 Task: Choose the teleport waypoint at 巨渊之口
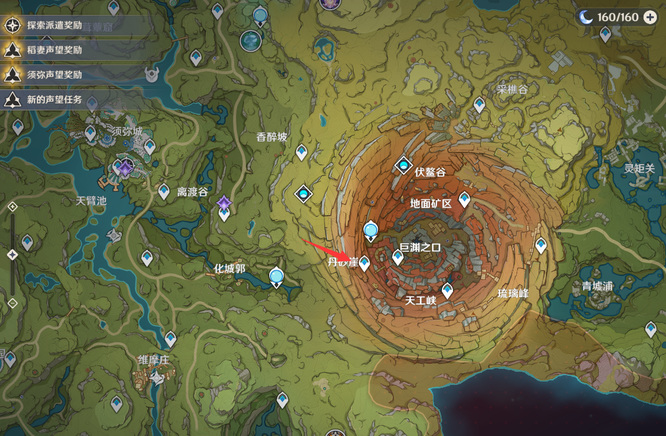click(397, 257)
